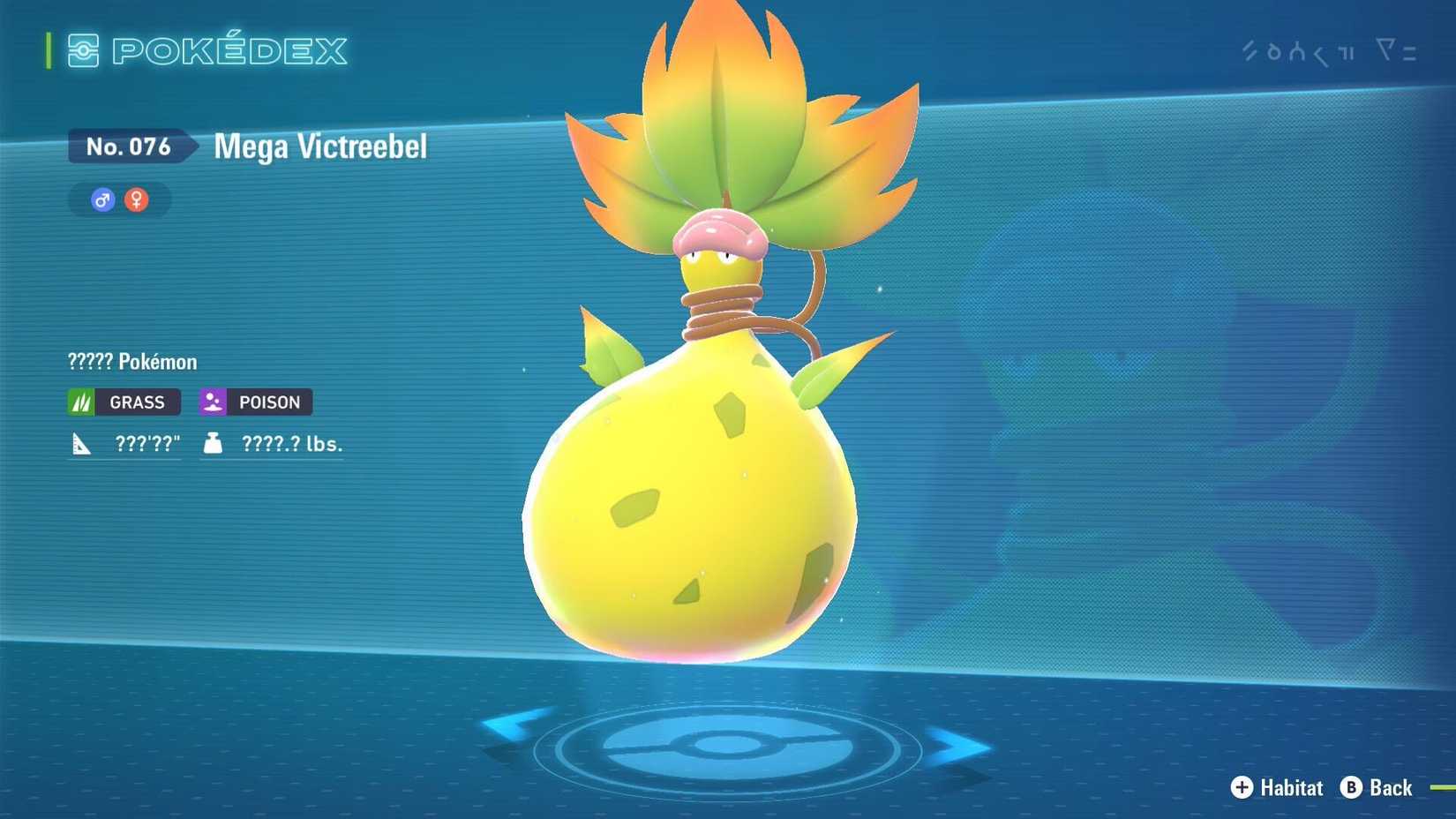1456x819 pixels.
Task: Click the Grass type leaf icon
Action: [x=80, y=402]
